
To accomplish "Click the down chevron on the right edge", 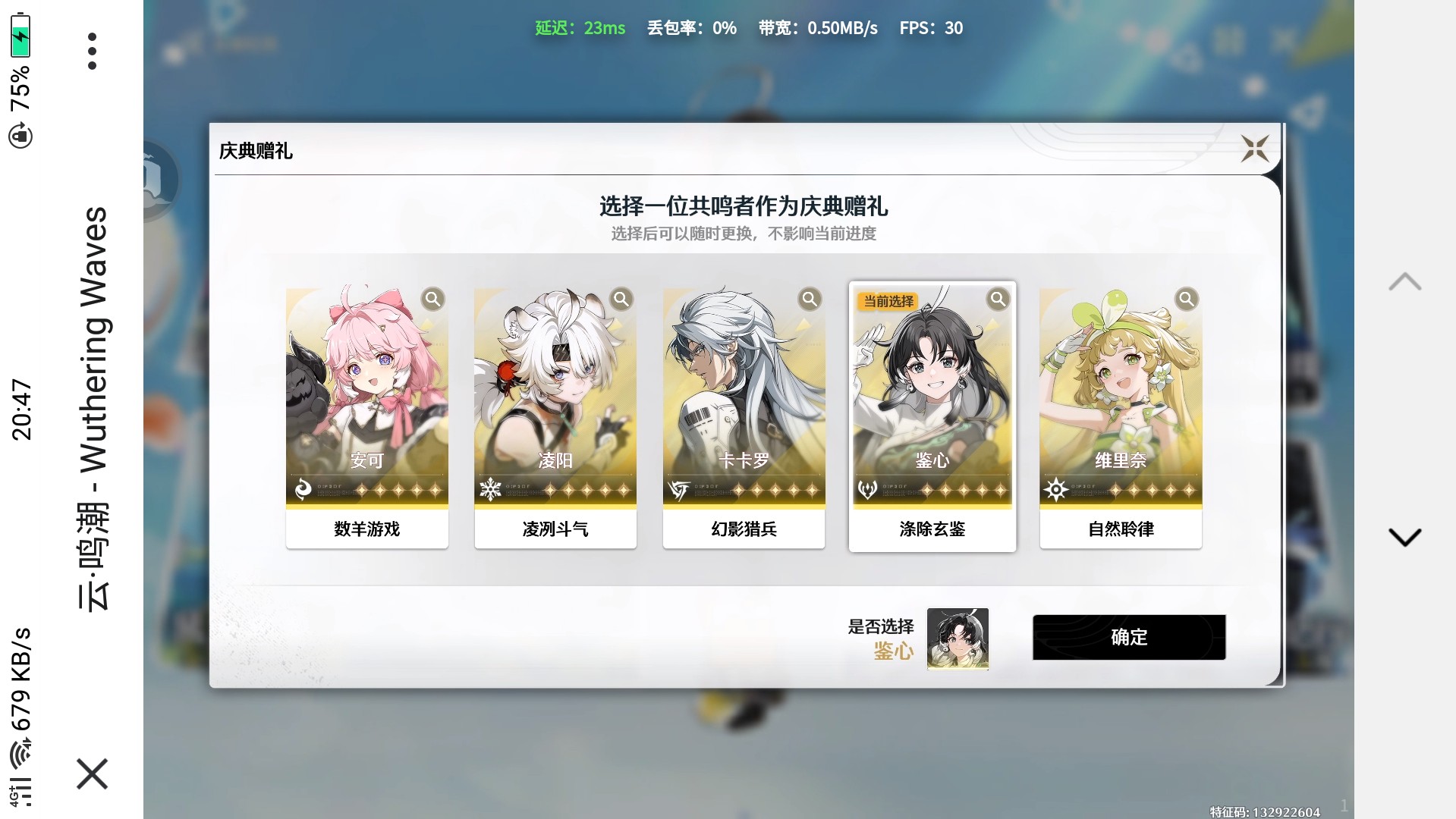I will pyautogui.click(x=1404, y=537).
